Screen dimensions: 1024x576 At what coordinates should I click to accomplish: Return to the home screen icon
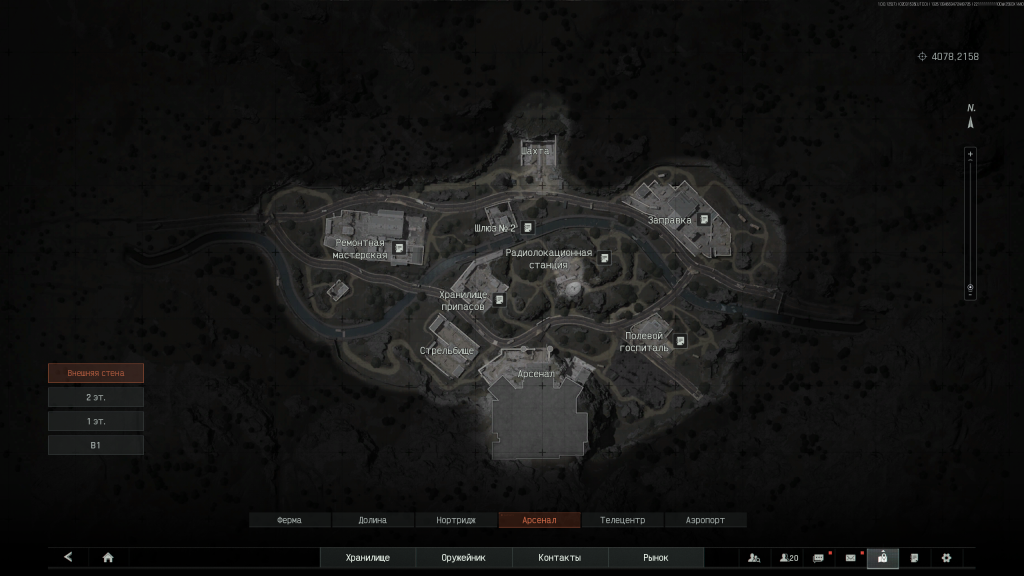pos(108,557)
